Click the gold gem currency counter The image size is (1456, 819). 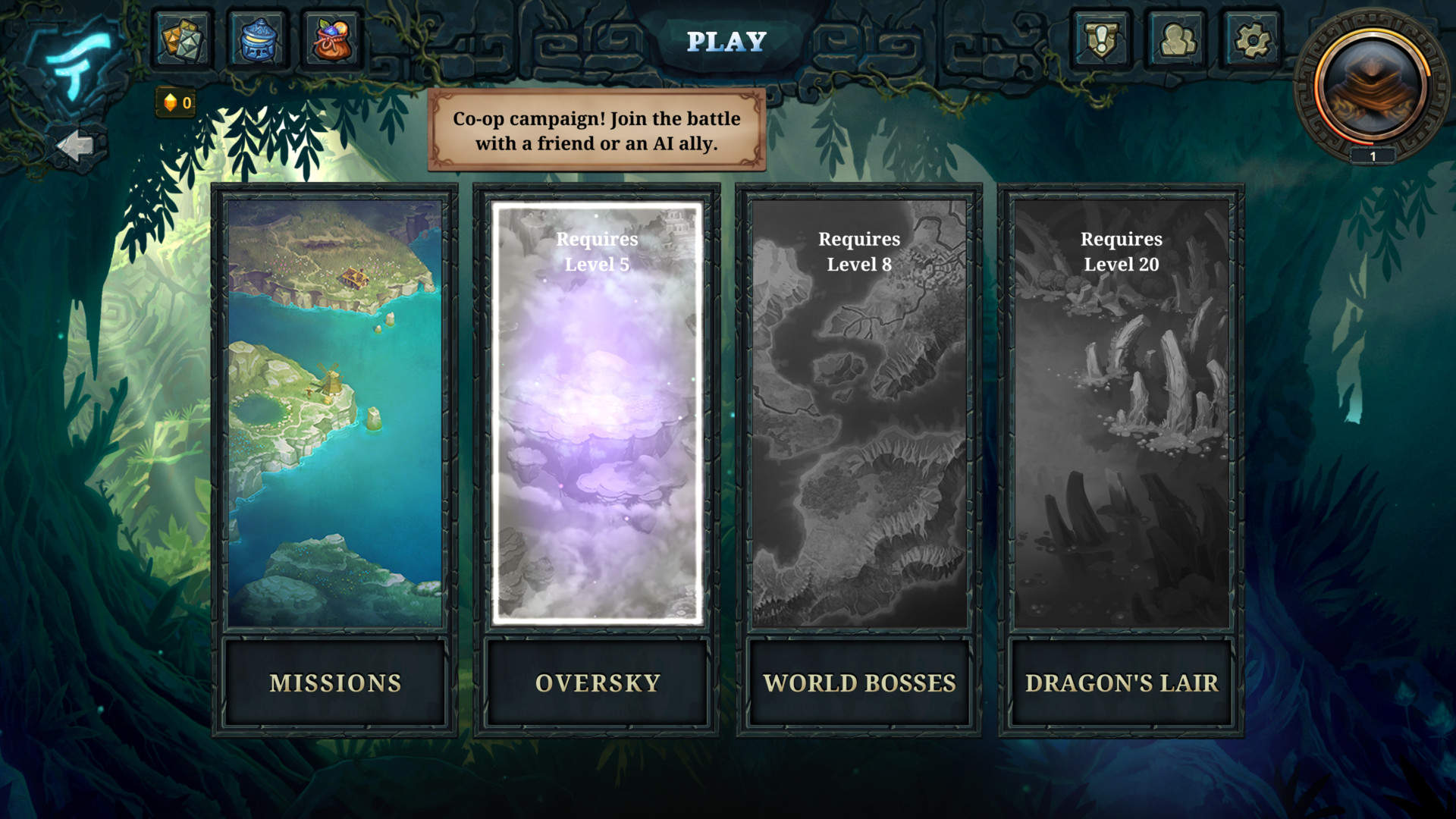tap(177, 103)
